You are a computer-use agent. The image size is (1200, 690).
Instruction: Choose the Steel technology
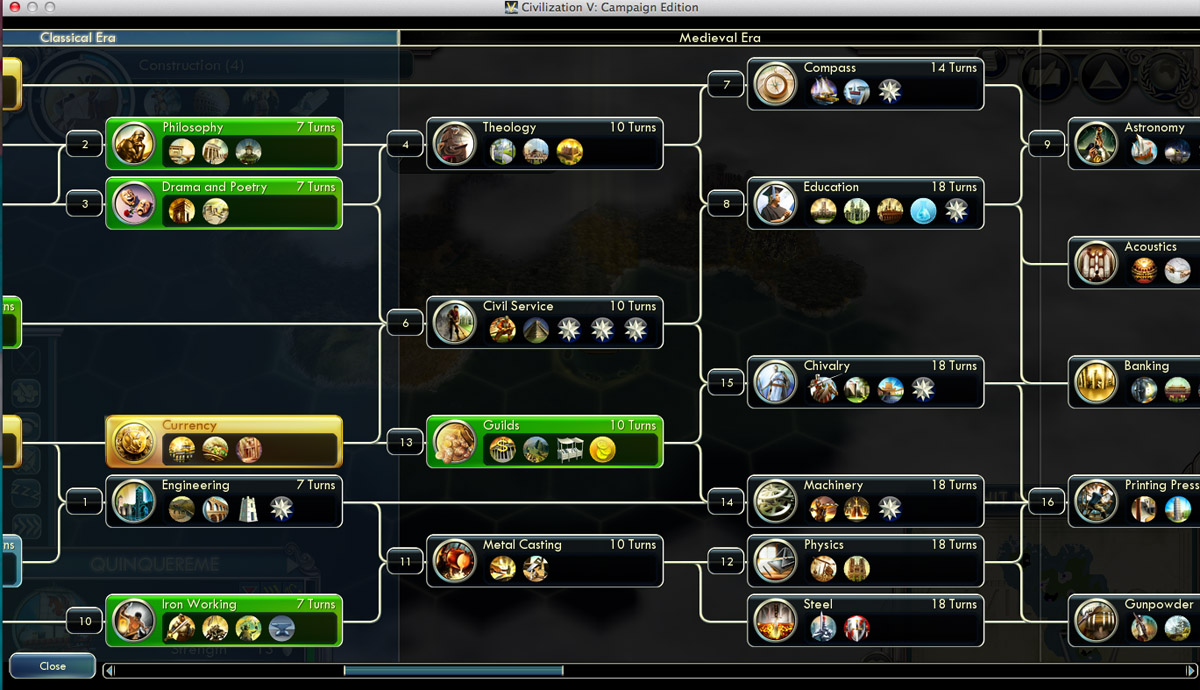(x=865, y=620)
